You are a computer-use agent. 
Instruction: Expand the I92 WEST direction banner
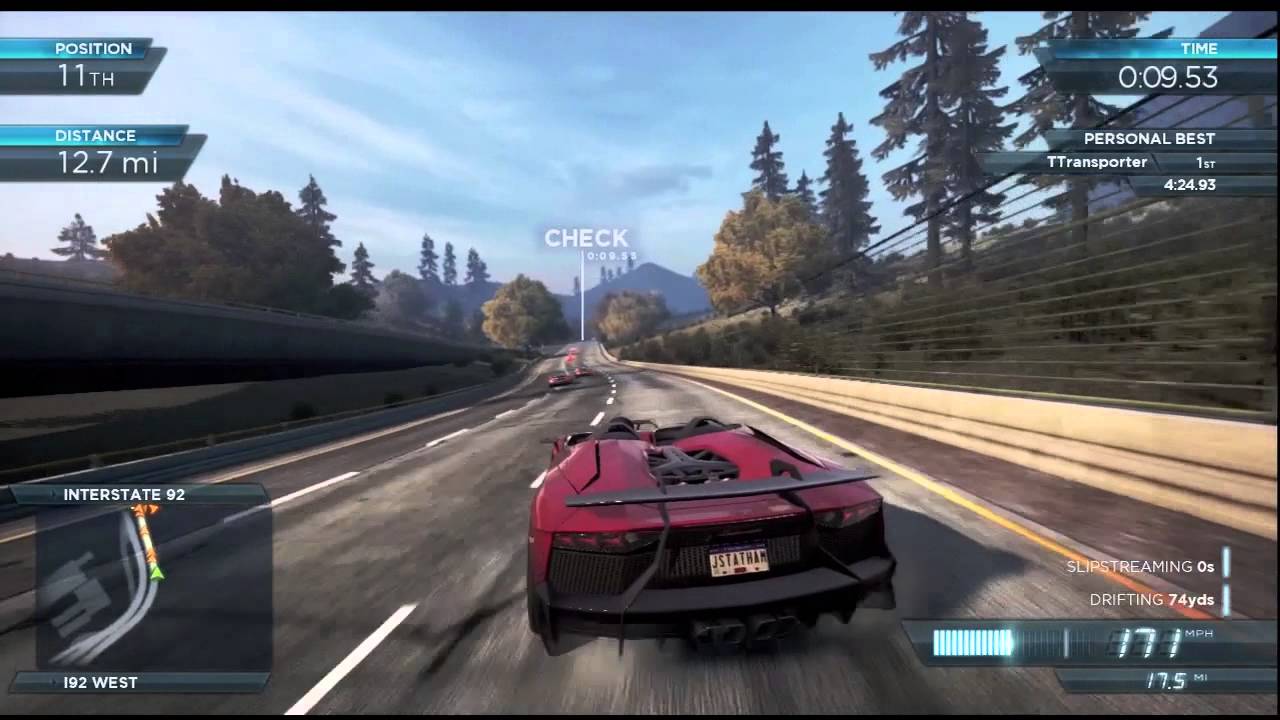(x=101, y=684)
